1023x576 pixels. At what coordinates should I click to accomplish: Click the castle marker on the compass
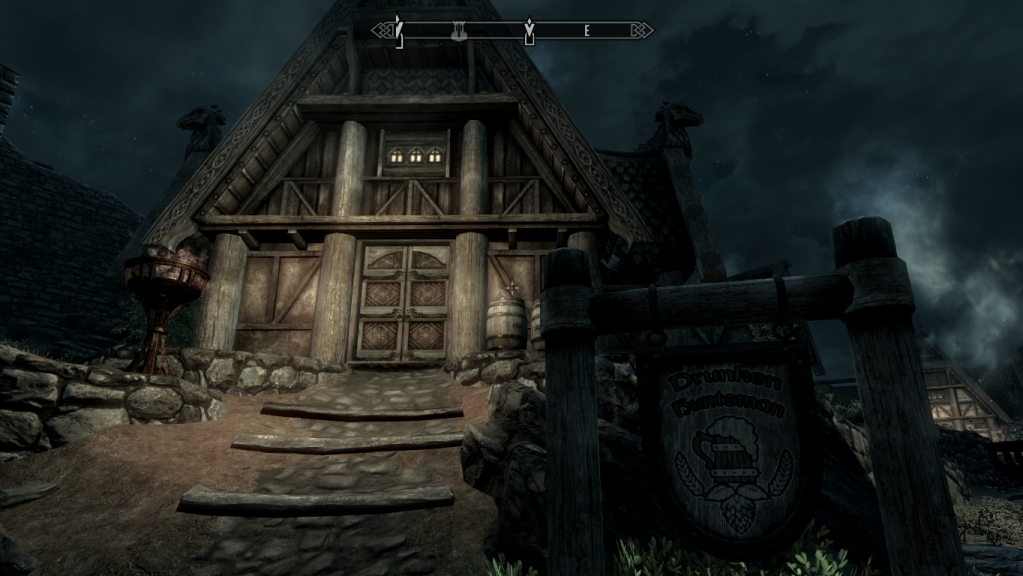click(458, 32)
